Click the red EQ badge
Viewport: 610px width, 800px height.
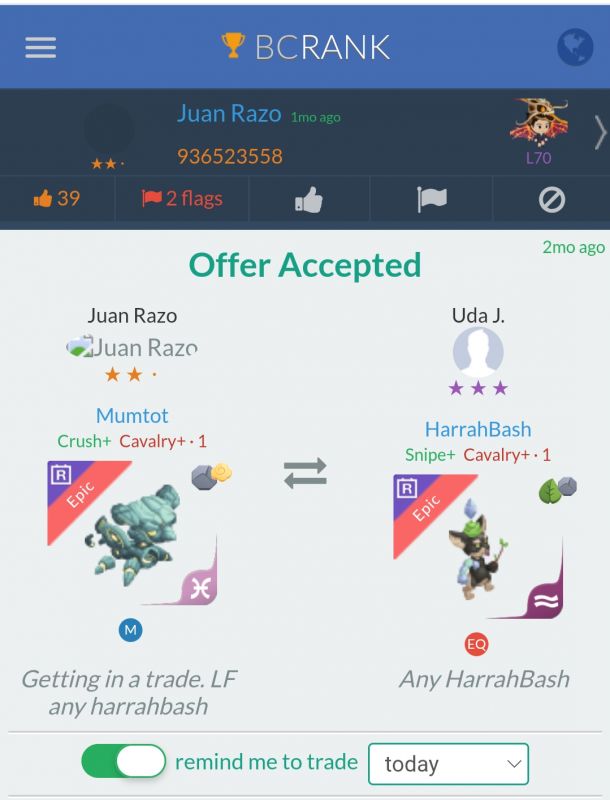tap(476, 644)
